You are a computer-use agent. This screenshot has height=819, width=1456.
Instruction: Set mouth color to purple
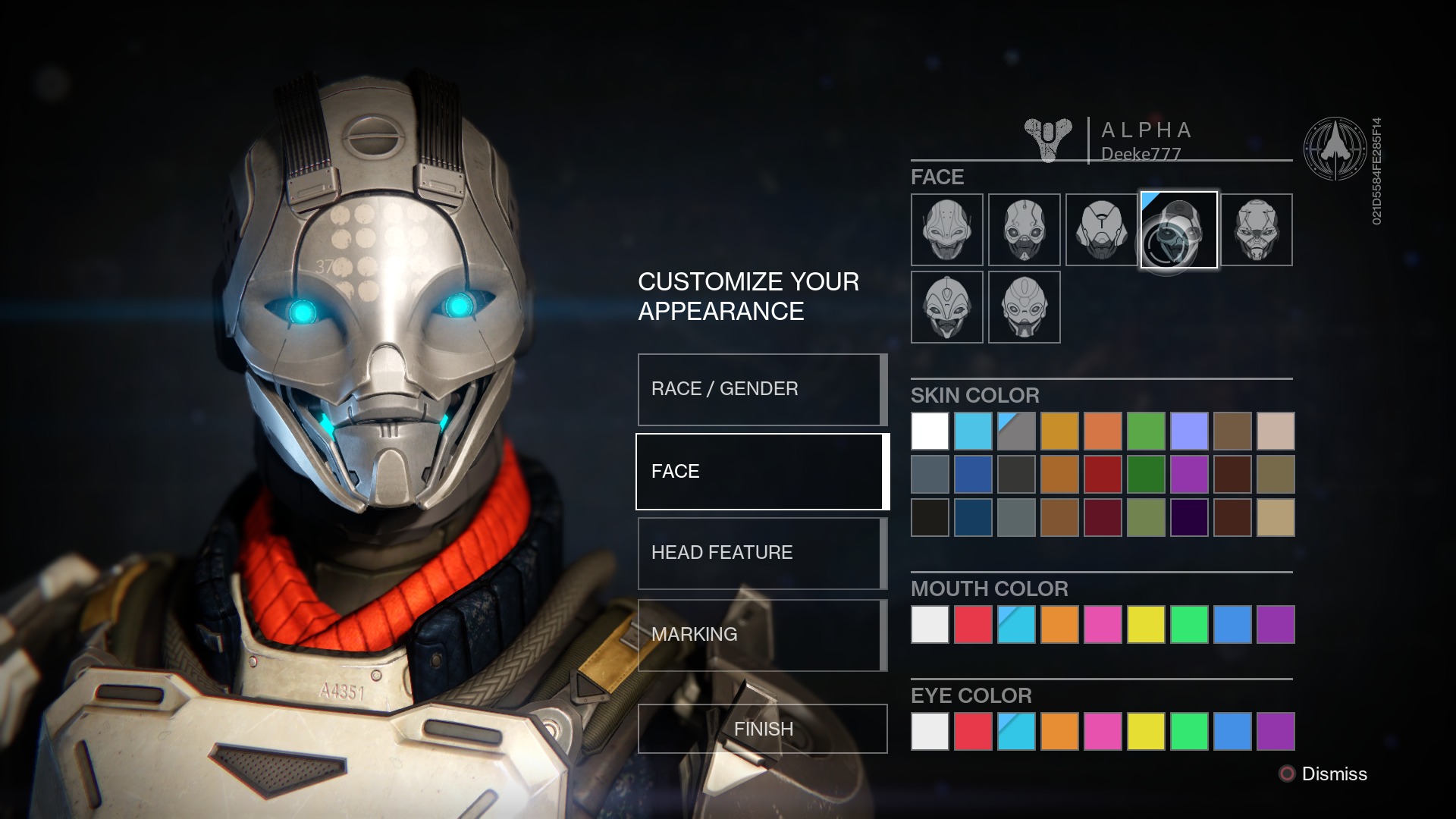coord(1276,624)
